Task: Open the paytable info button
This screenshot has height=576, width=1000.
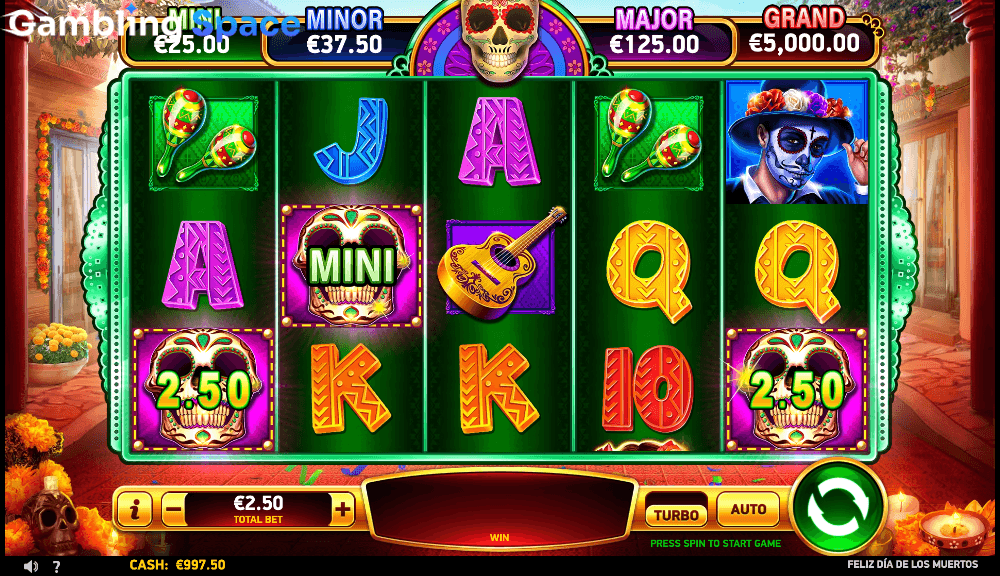Action: (134, 509)
